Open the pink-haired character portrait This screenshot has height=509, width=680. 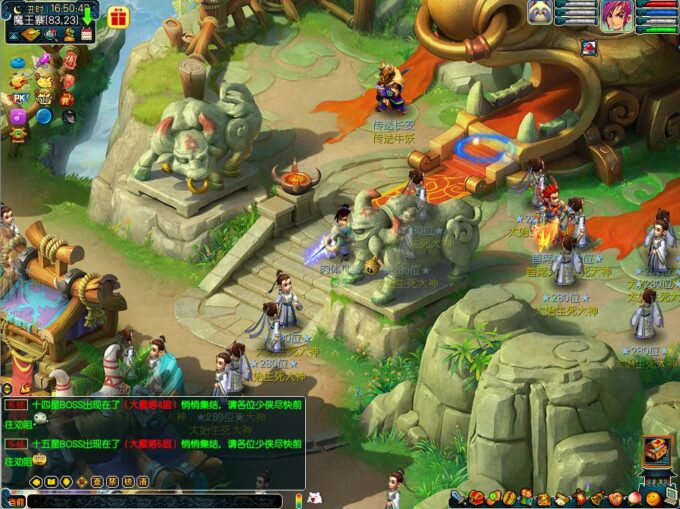616,15
